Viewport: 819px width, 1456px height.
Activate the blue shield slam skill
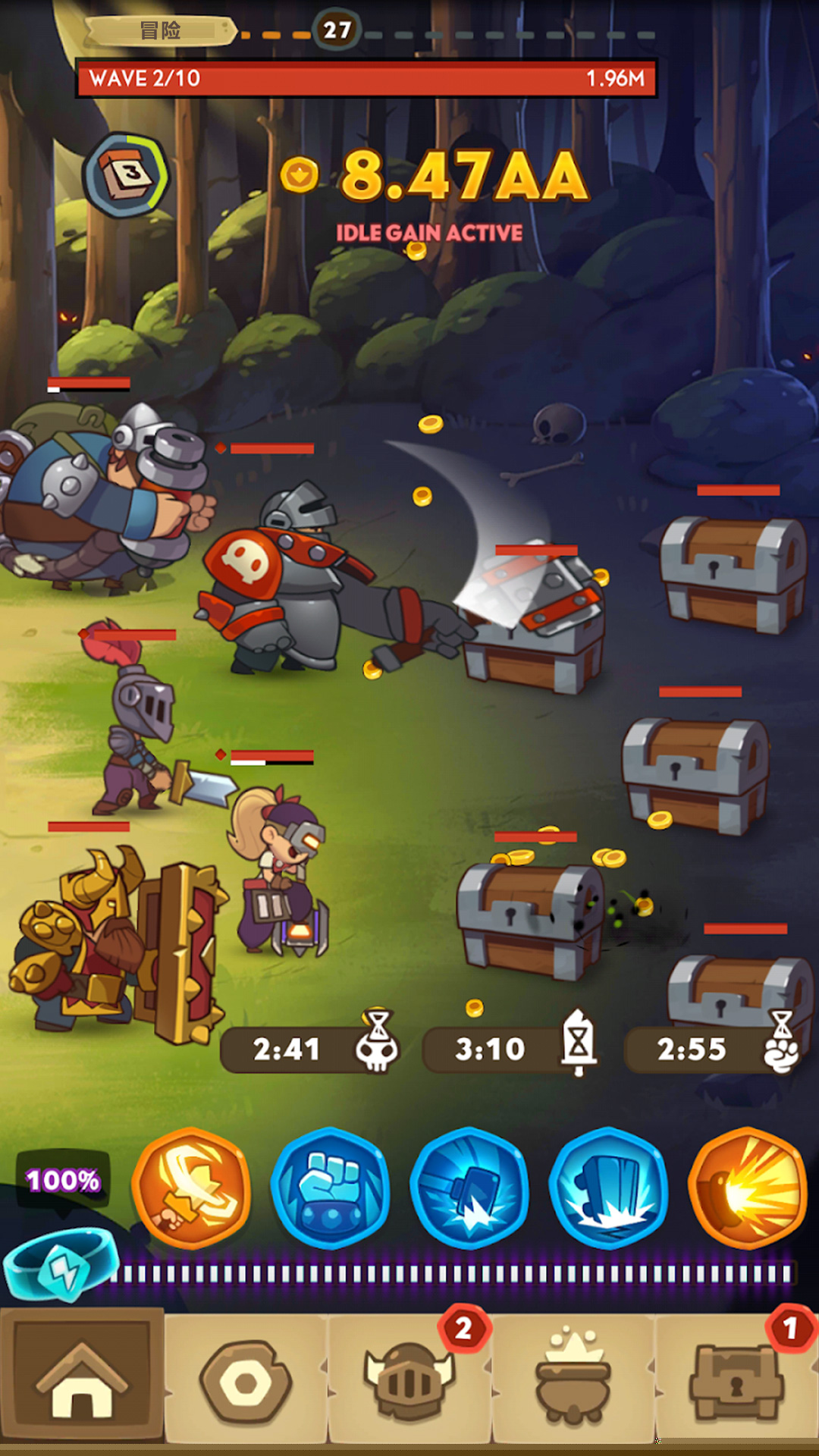[x=608, y=1187]
